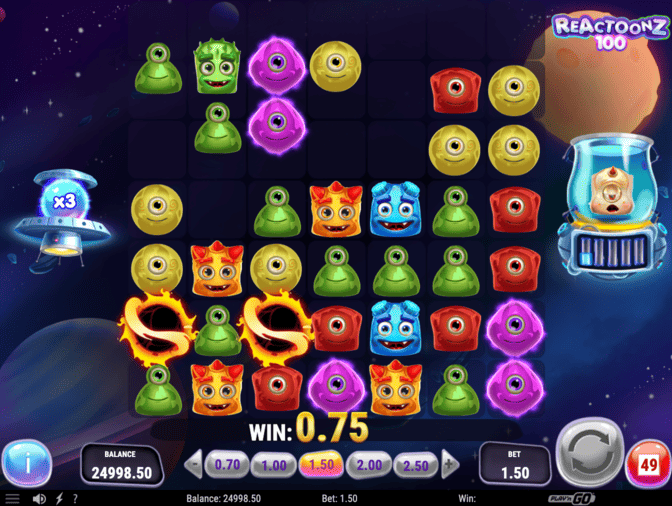Toggle sound with the speaker icon
The image size is (672, 506).
[x=40, y=498]
